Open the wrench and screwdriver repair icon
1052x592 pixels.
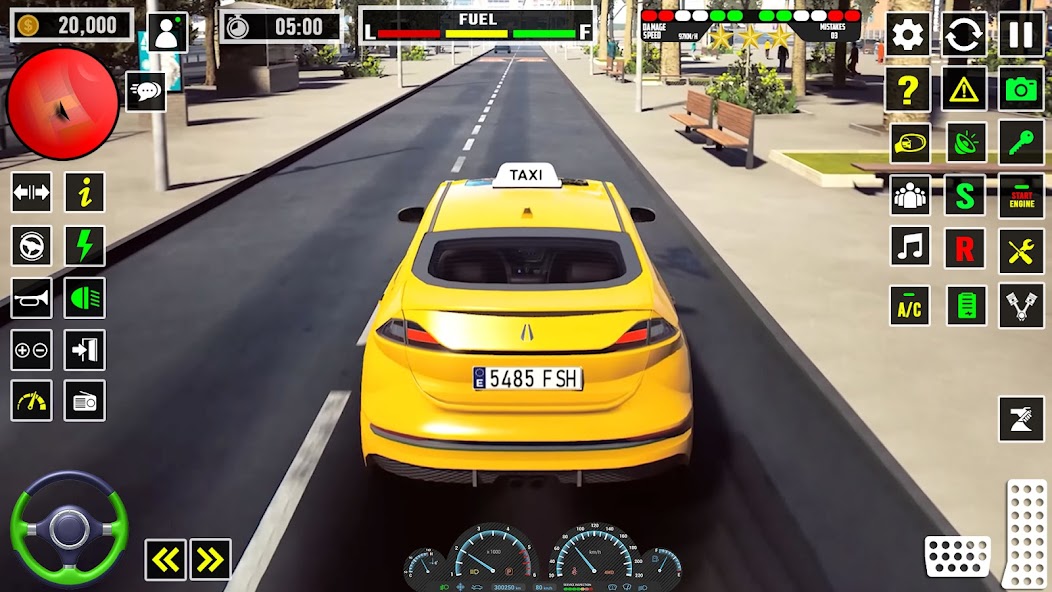click(1021, 250)
